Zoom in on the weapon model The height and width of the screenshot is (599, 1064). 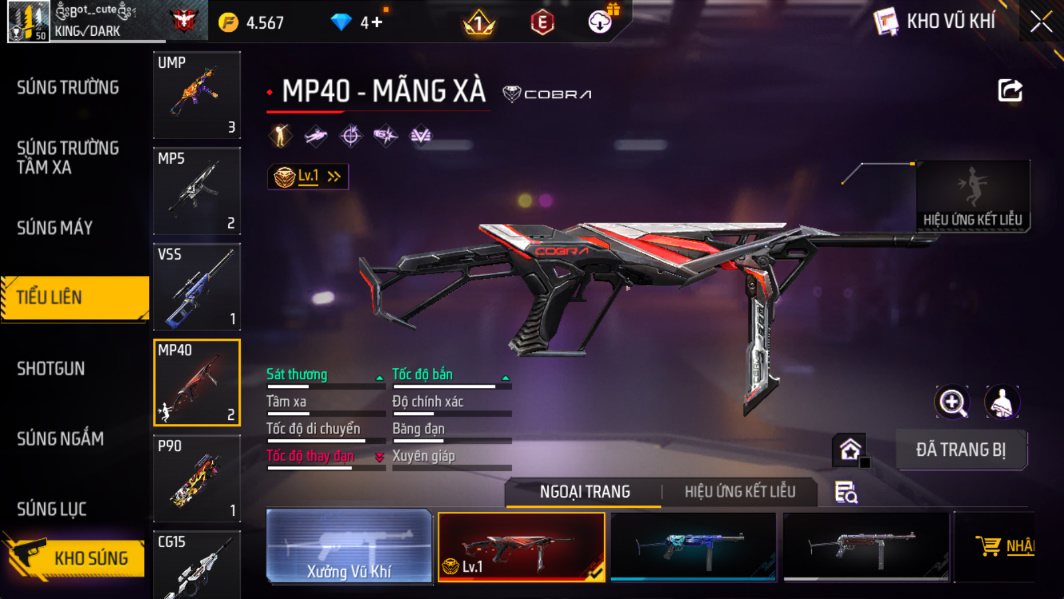(952, 402)
